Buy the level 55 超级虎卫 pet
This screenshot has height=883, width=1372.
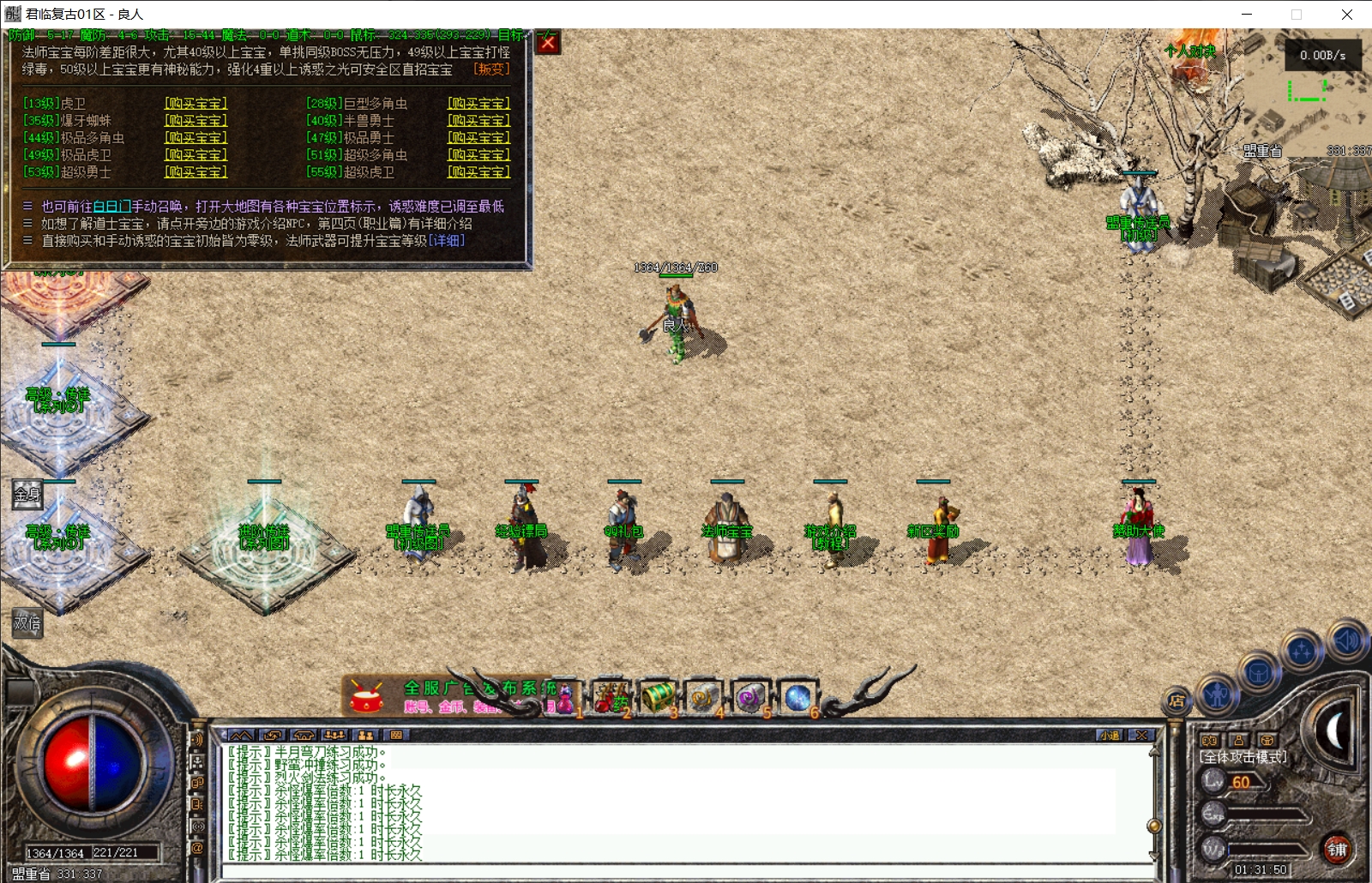tap(478, 172)
